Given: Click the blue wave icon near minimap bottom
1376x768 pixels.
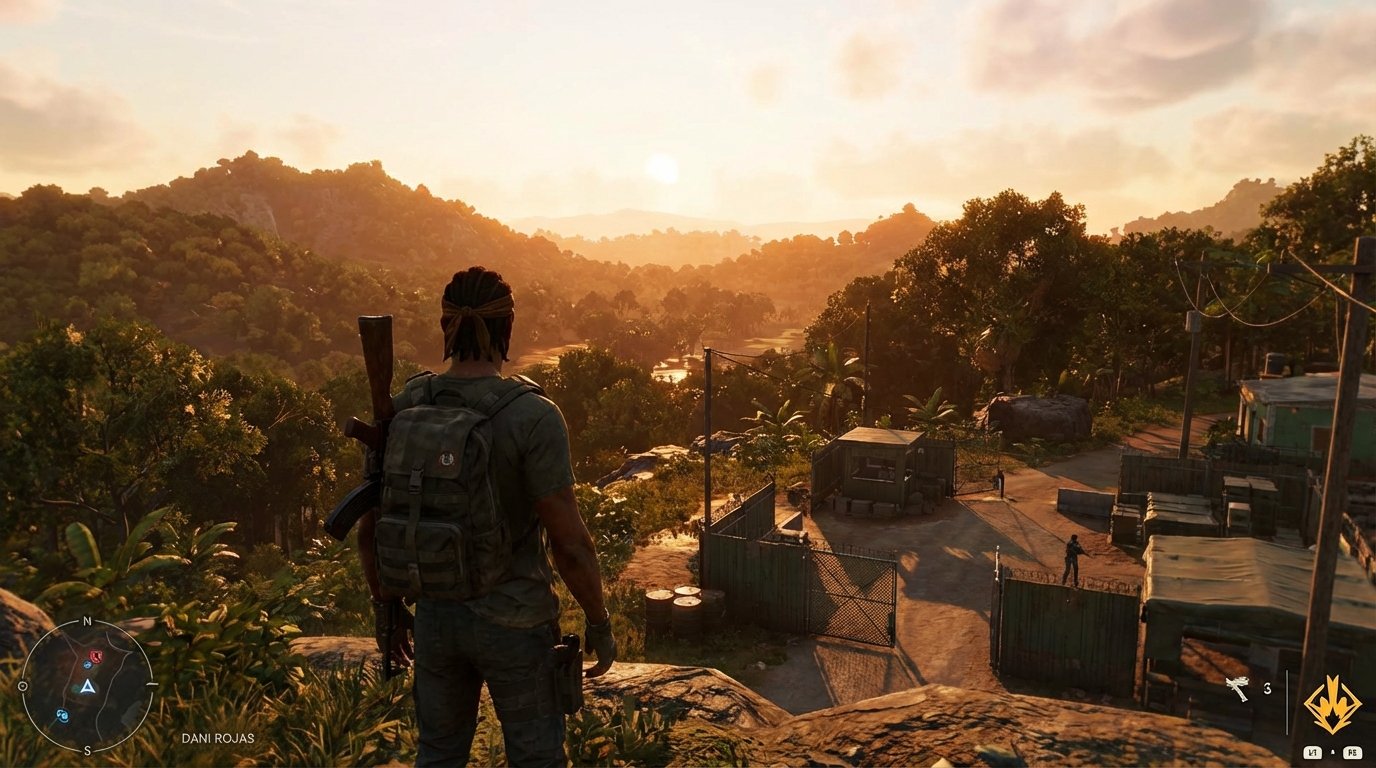Looking at the screenshot, I should pos(62,715).
